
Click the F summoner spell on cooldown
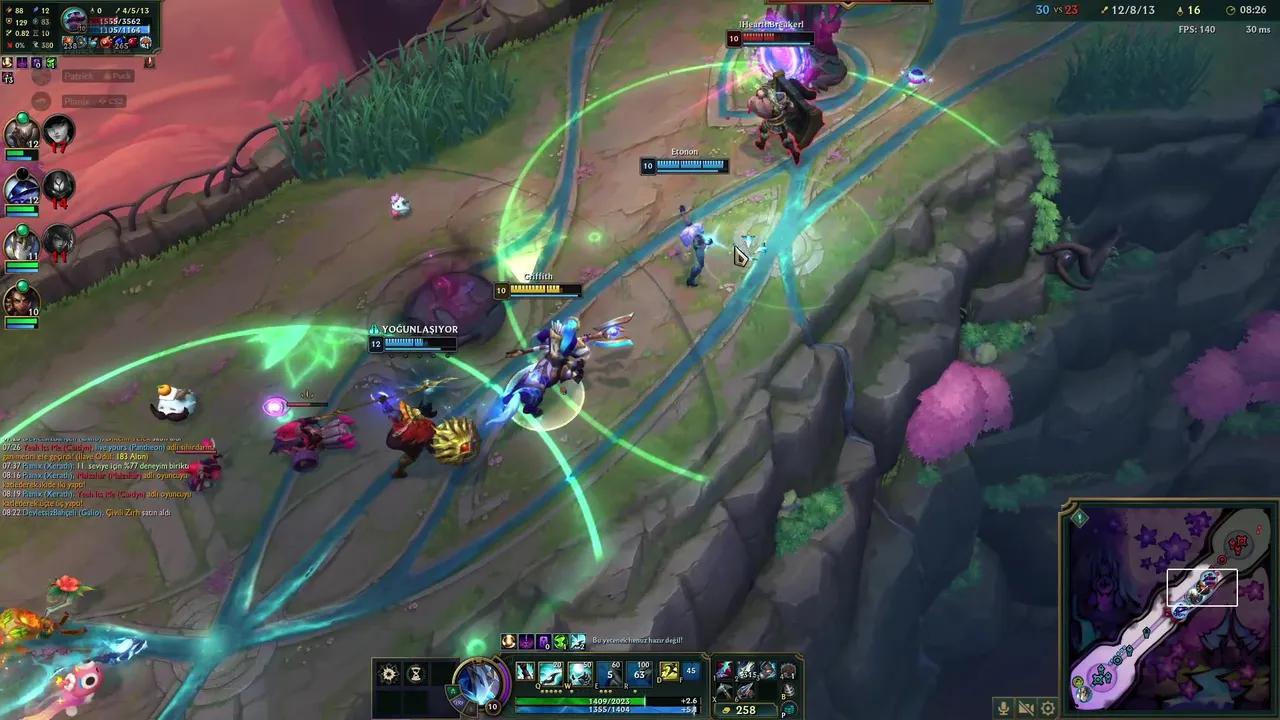coord(691,674)
